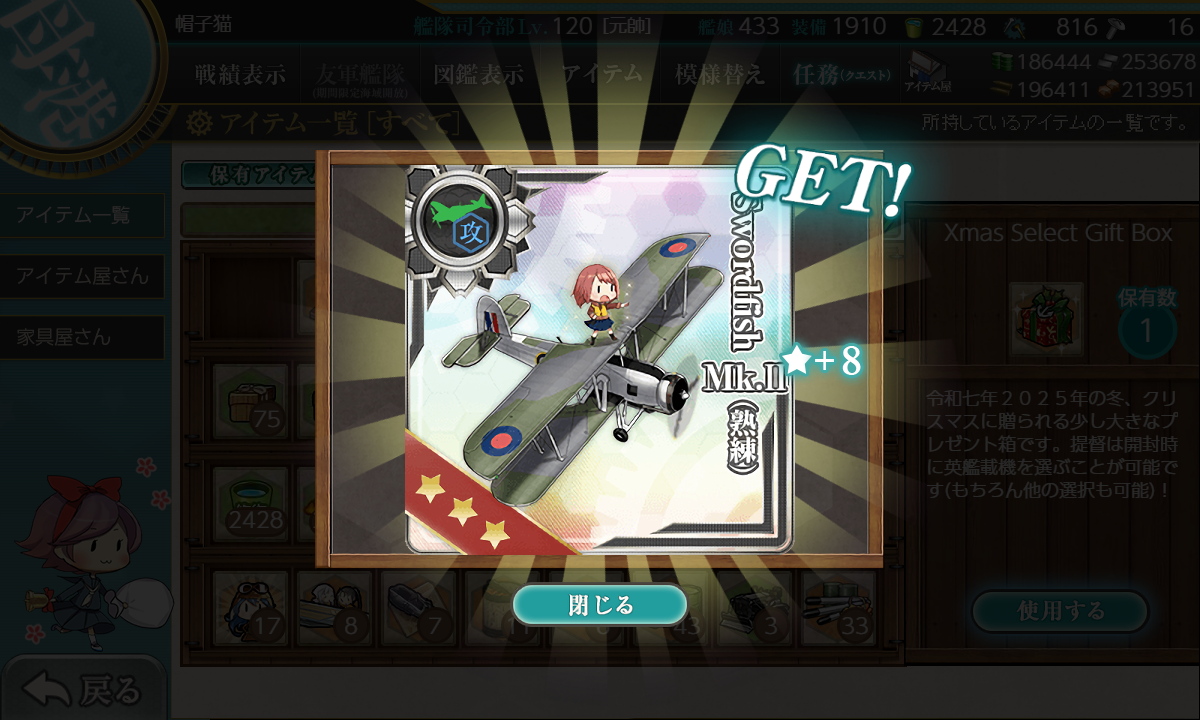This screenshot has height=720, width=1200.
Task: Select the item slot showing count 7
Action: (418, 607)
